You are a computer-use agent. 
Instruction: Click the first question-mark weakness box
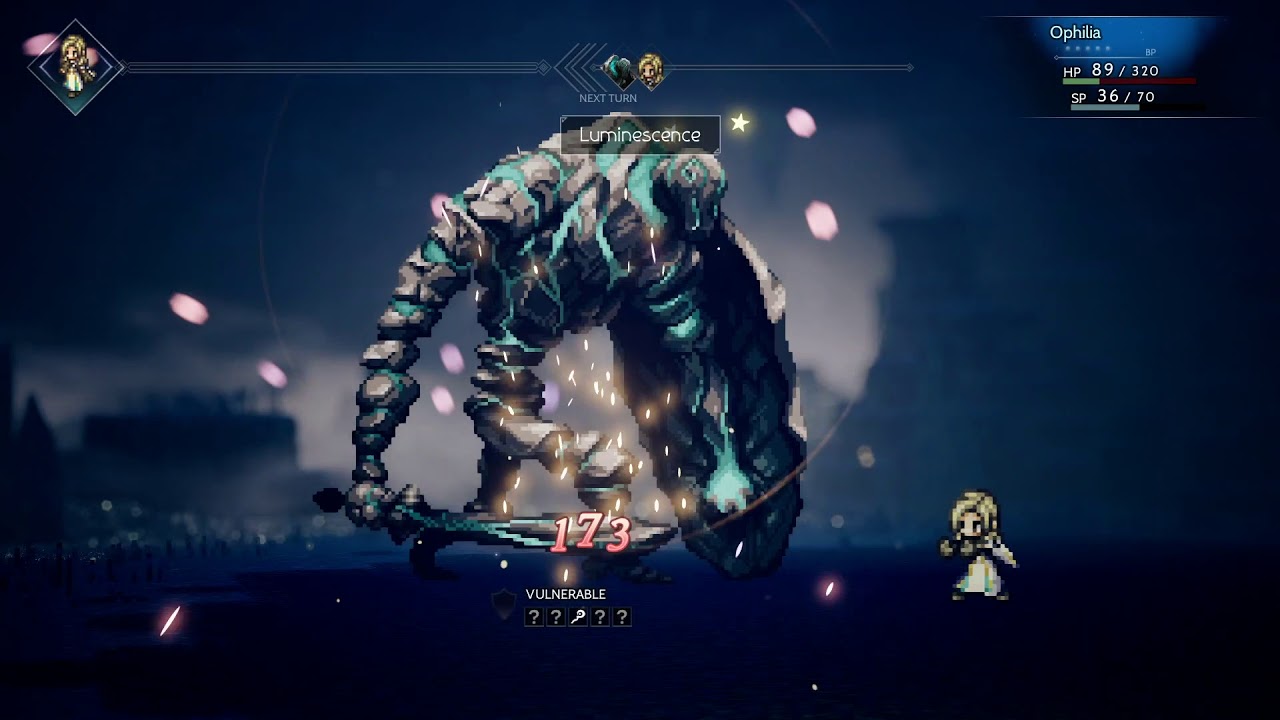pos(533,616)
